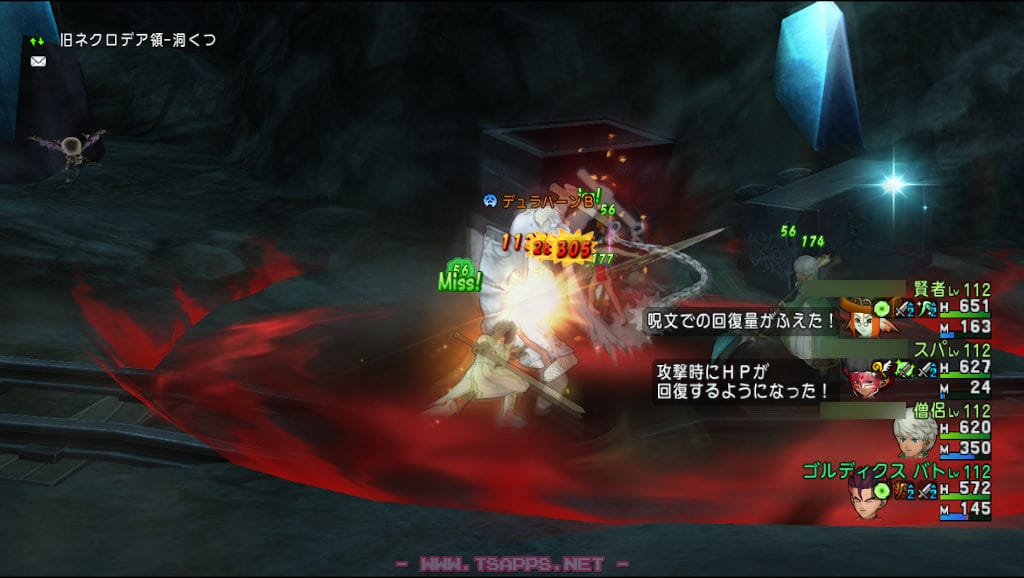Click the green connection status arrows
The height and width of the screenshot is (578, 1024).
[x=37, y=41]
